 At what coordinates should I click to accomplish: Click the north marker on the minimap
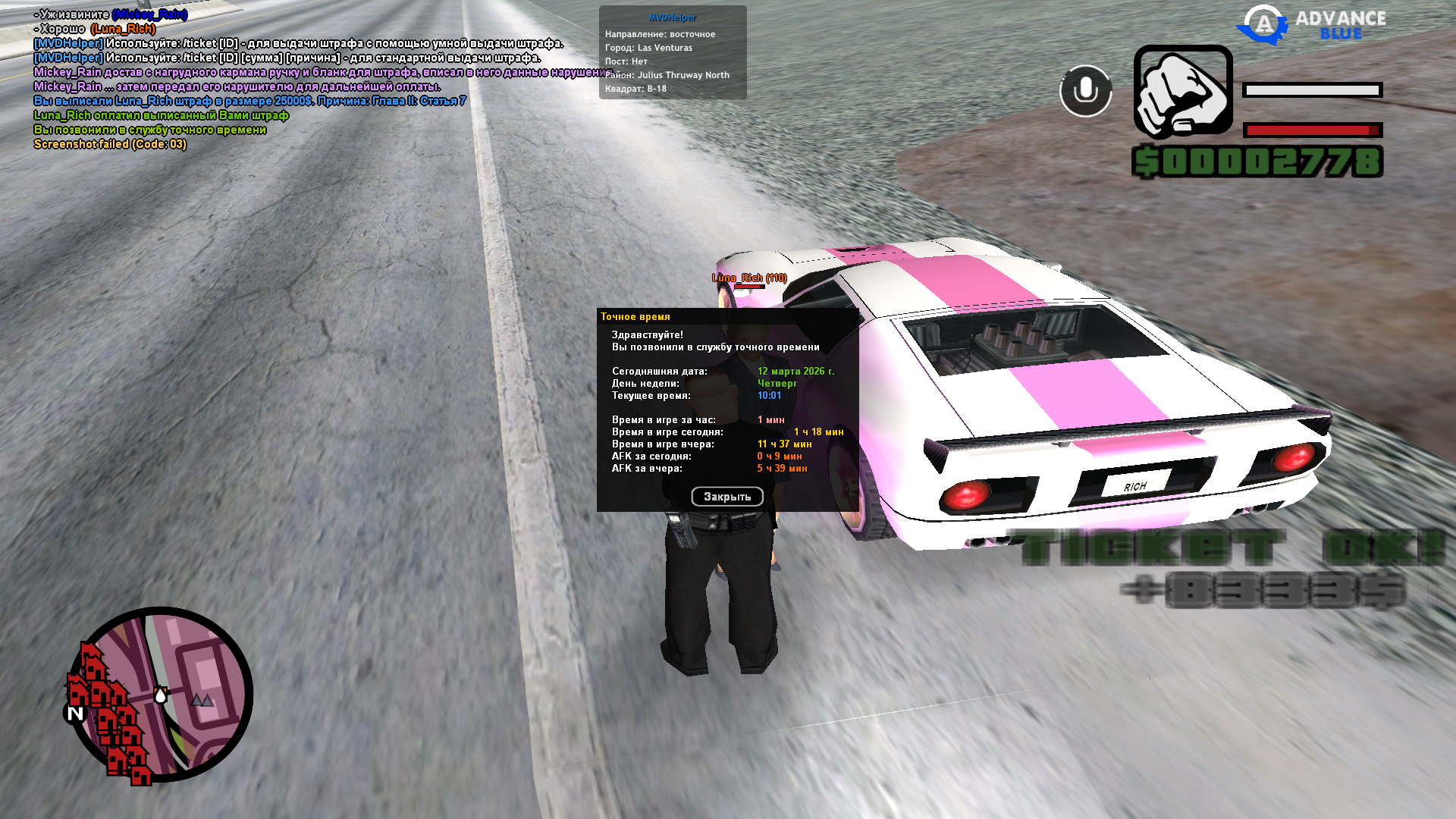(75, 714)
